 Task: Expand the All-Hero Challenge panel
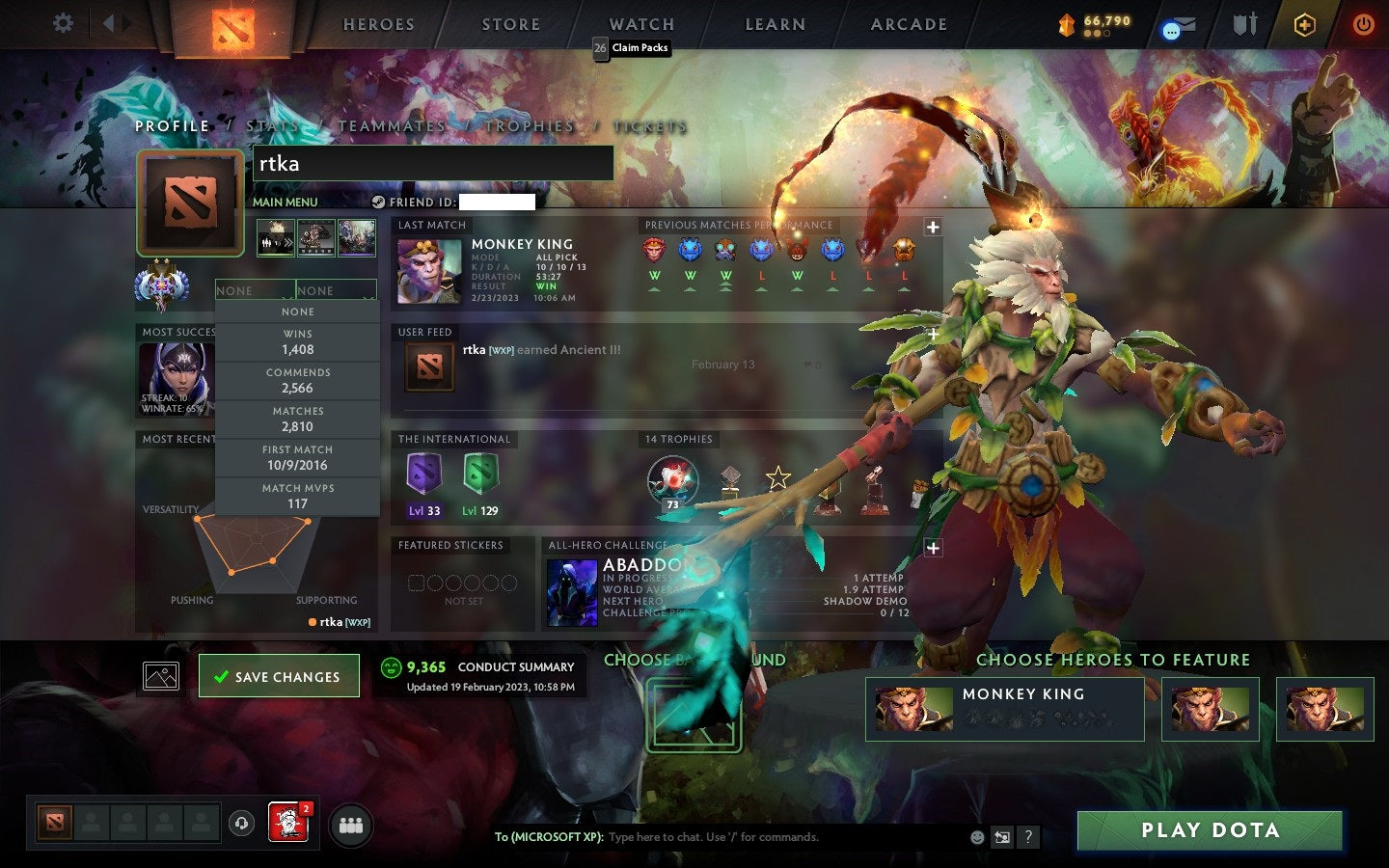click(933, 548)
